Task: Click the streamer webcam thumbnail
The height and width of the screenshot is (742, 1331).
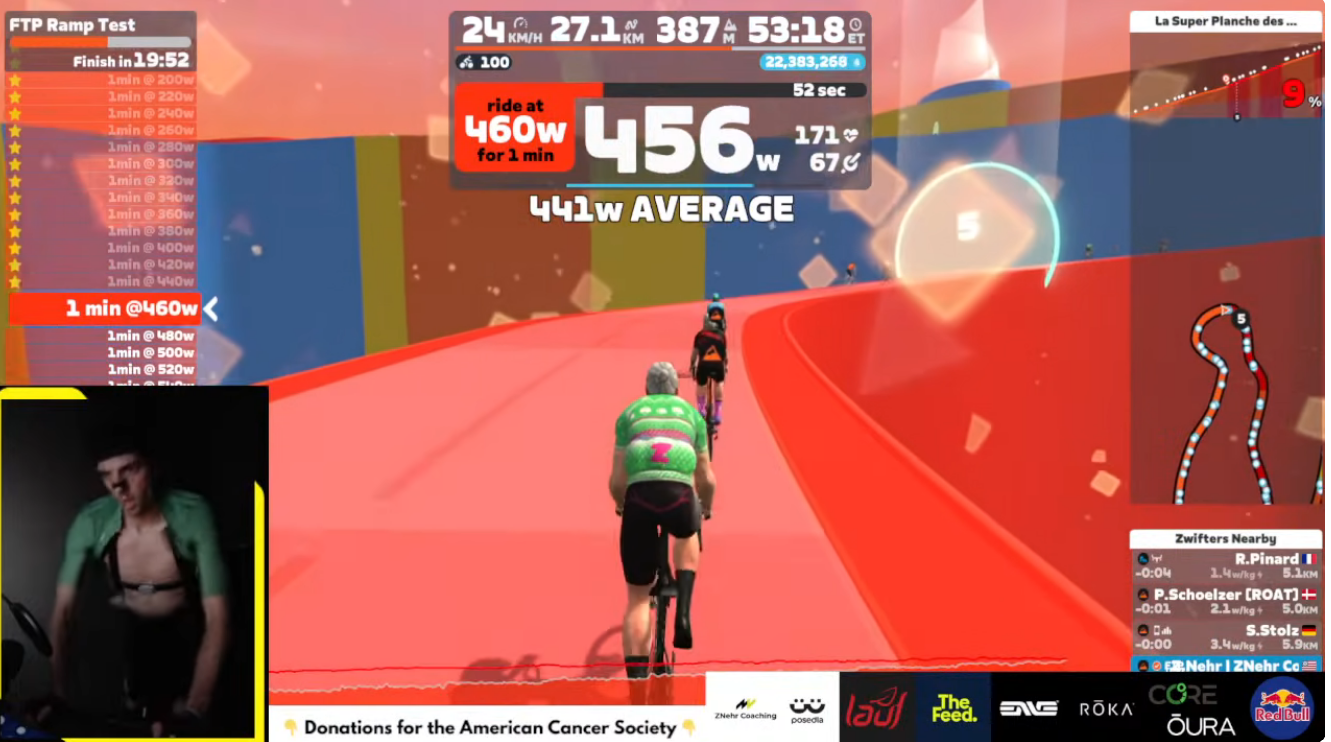Action: point(134,563)
